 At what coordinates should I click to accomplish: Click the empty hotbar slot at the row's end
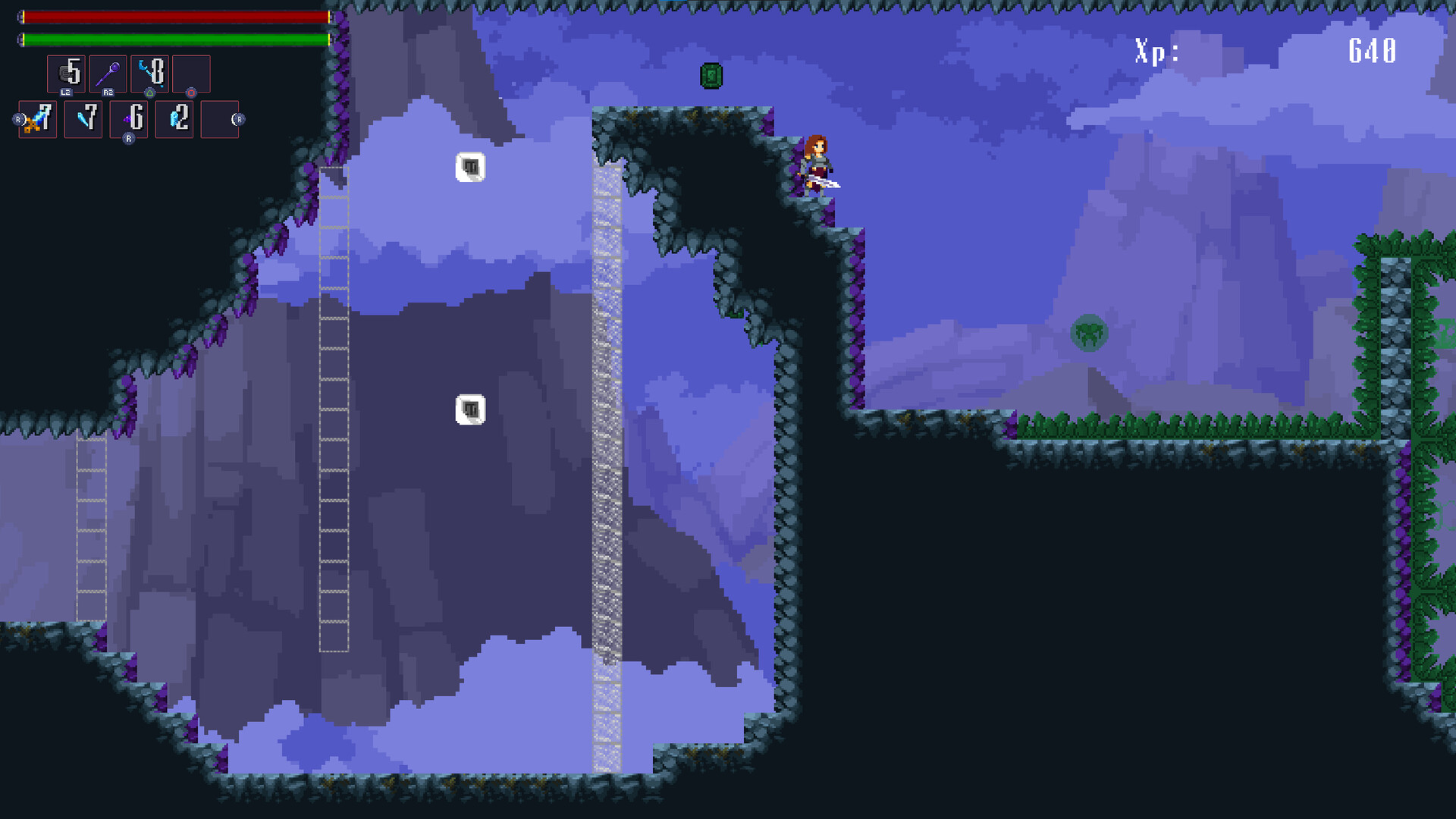(220, 118)
